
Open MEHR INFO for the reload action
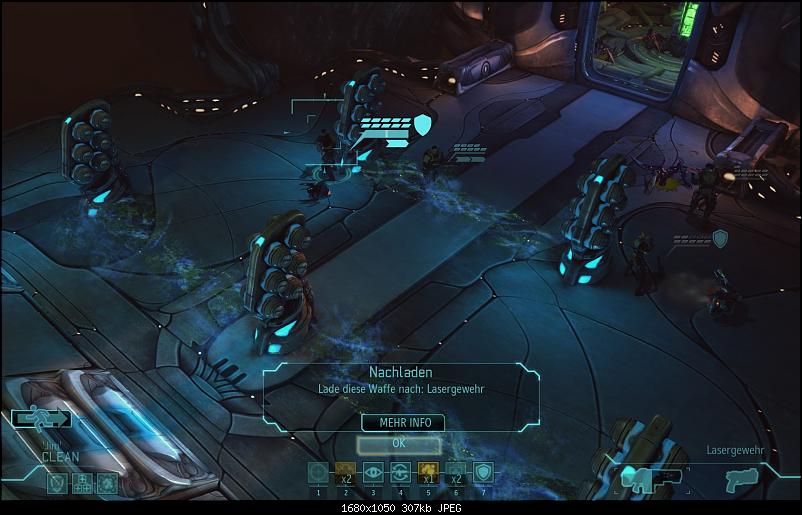404,422
